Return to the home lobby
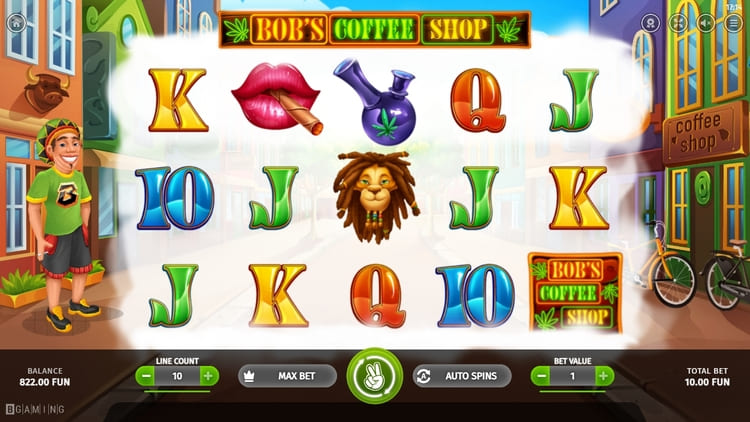This screenshot has height=422, width=750. tap(16, 20)
